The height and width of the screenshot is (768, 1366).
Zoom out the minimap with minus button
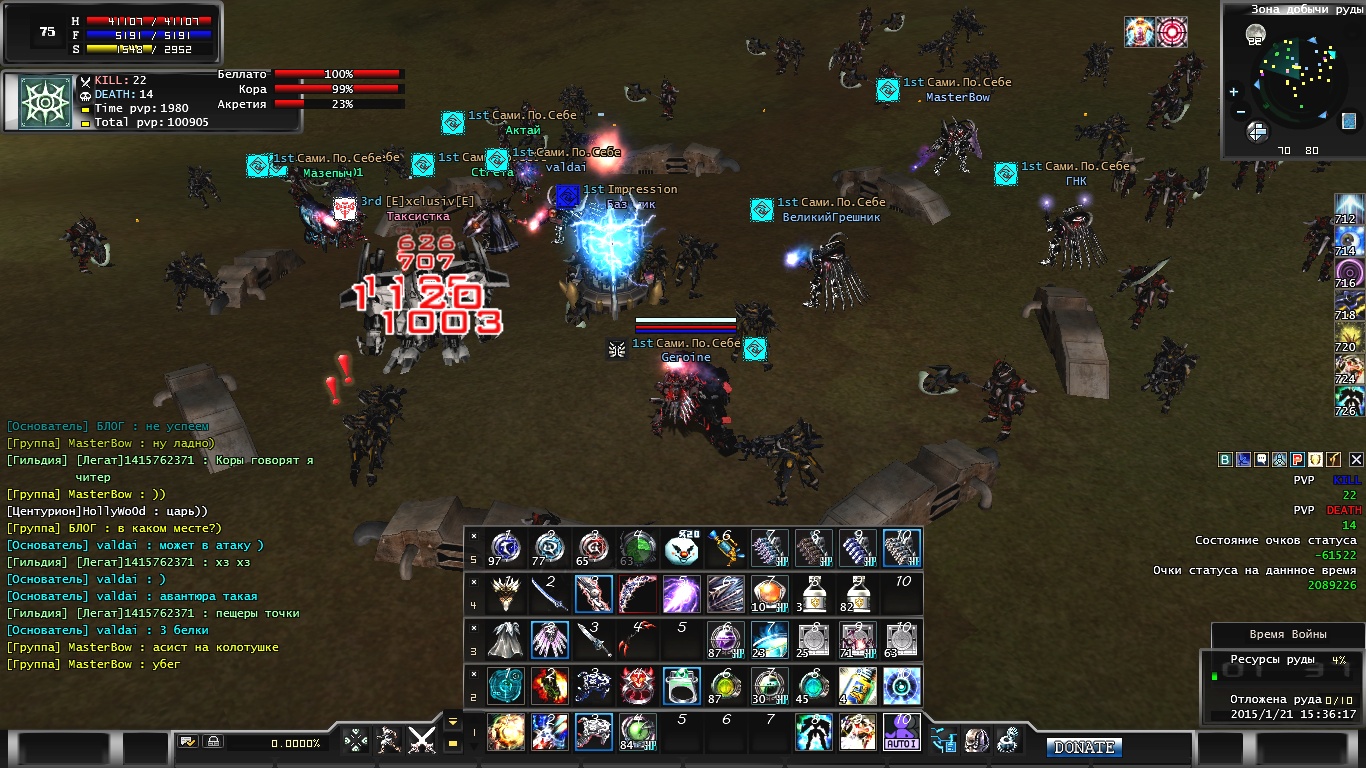click(1240, 112)
